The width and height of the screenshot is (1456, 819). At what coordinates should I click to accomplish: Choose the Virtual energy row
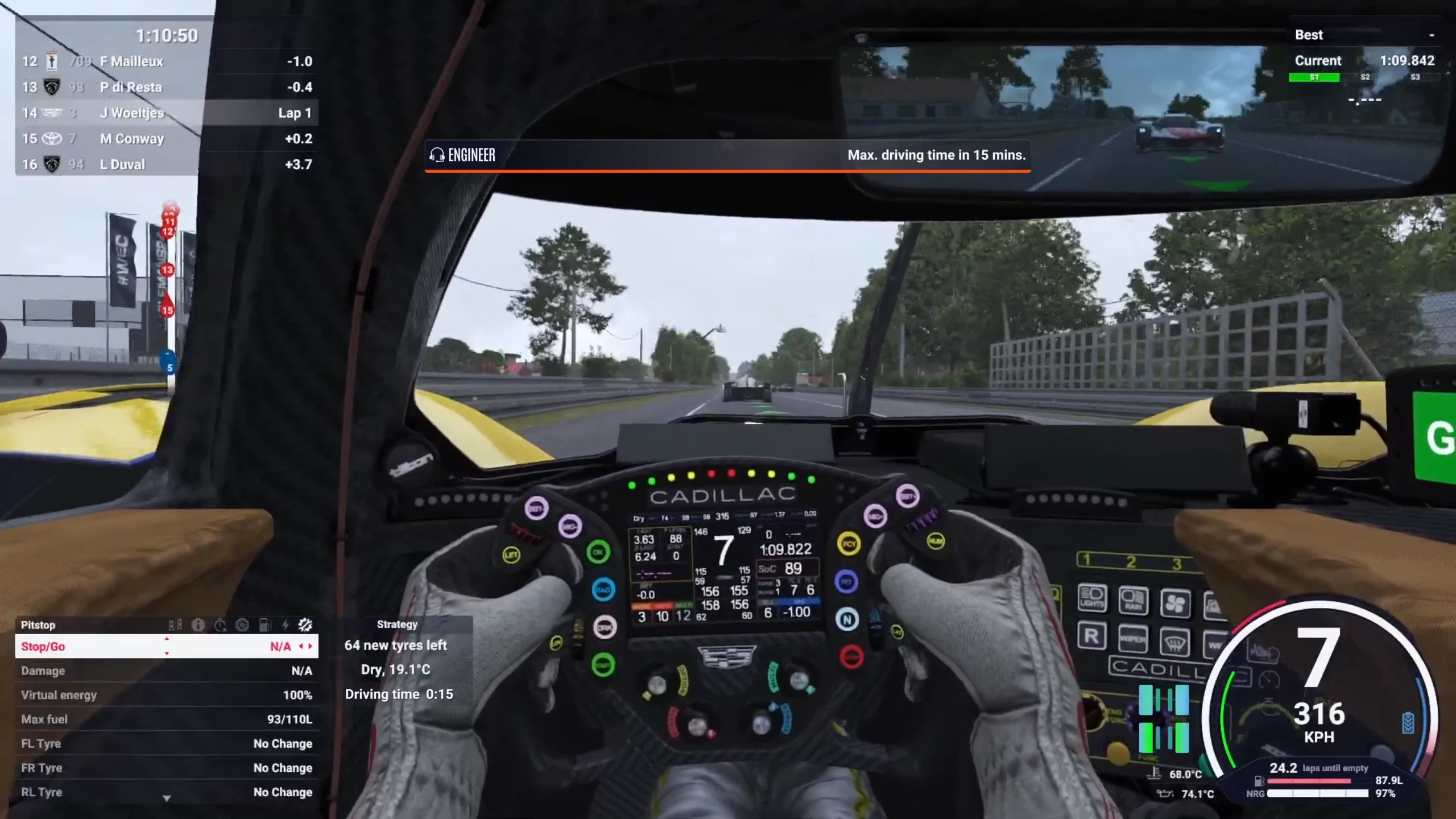pyautogui.click(x=165, y=695)
